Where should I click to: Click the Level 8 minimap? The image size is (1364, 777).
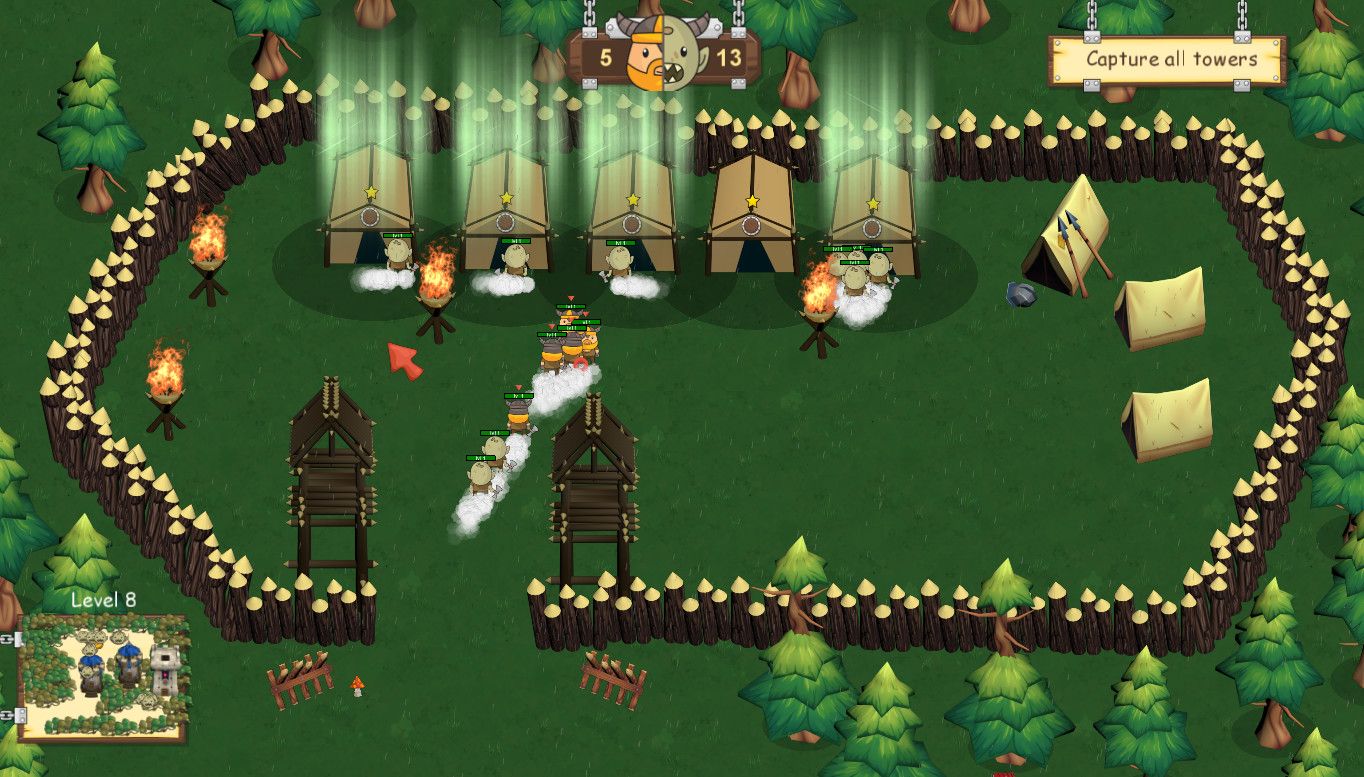[103, 675]
